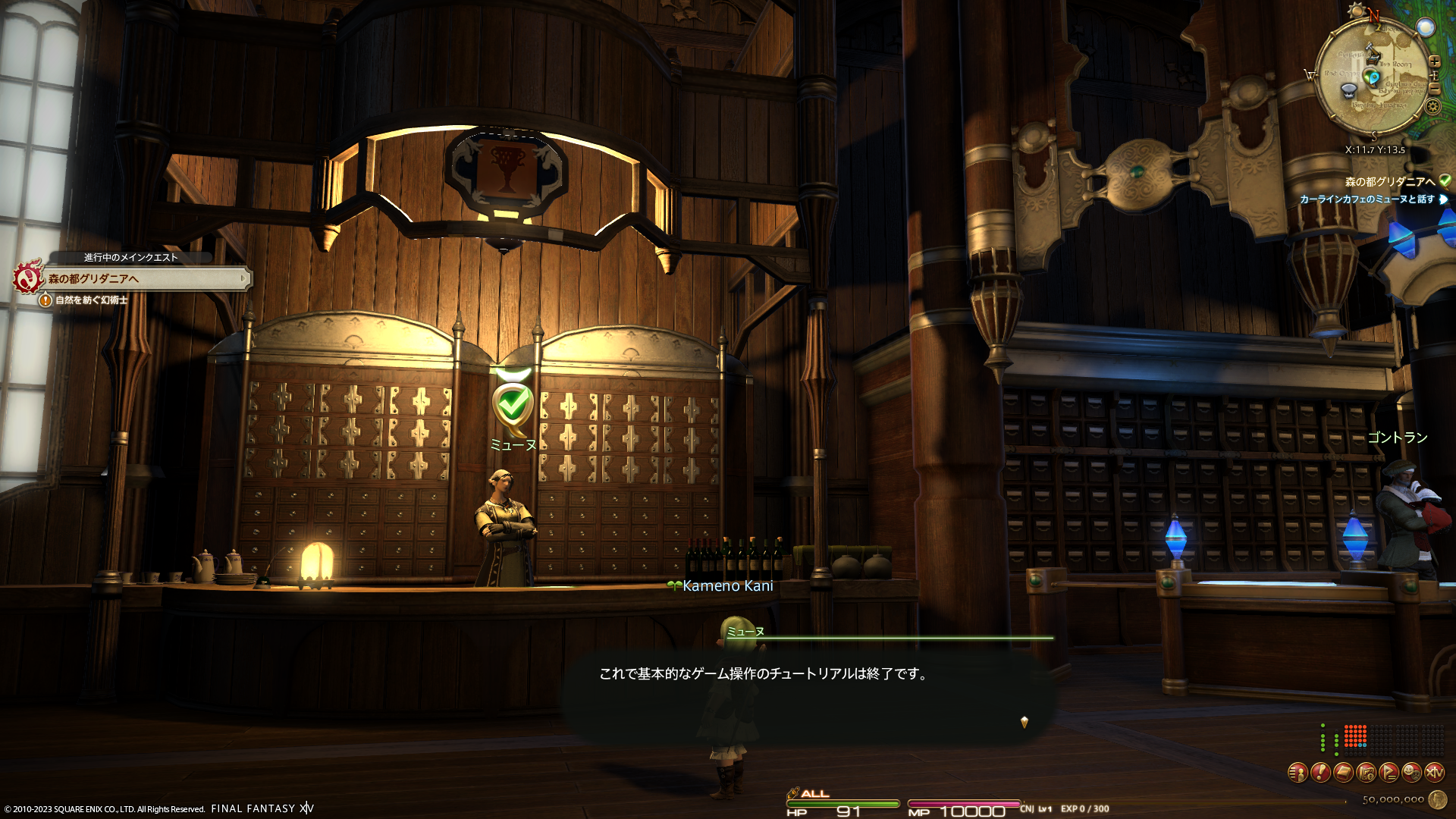Click the quest checkmark beside 森の都グリダニアへ
This screenshot has height=819, width=1456.
coord(1445,181)
